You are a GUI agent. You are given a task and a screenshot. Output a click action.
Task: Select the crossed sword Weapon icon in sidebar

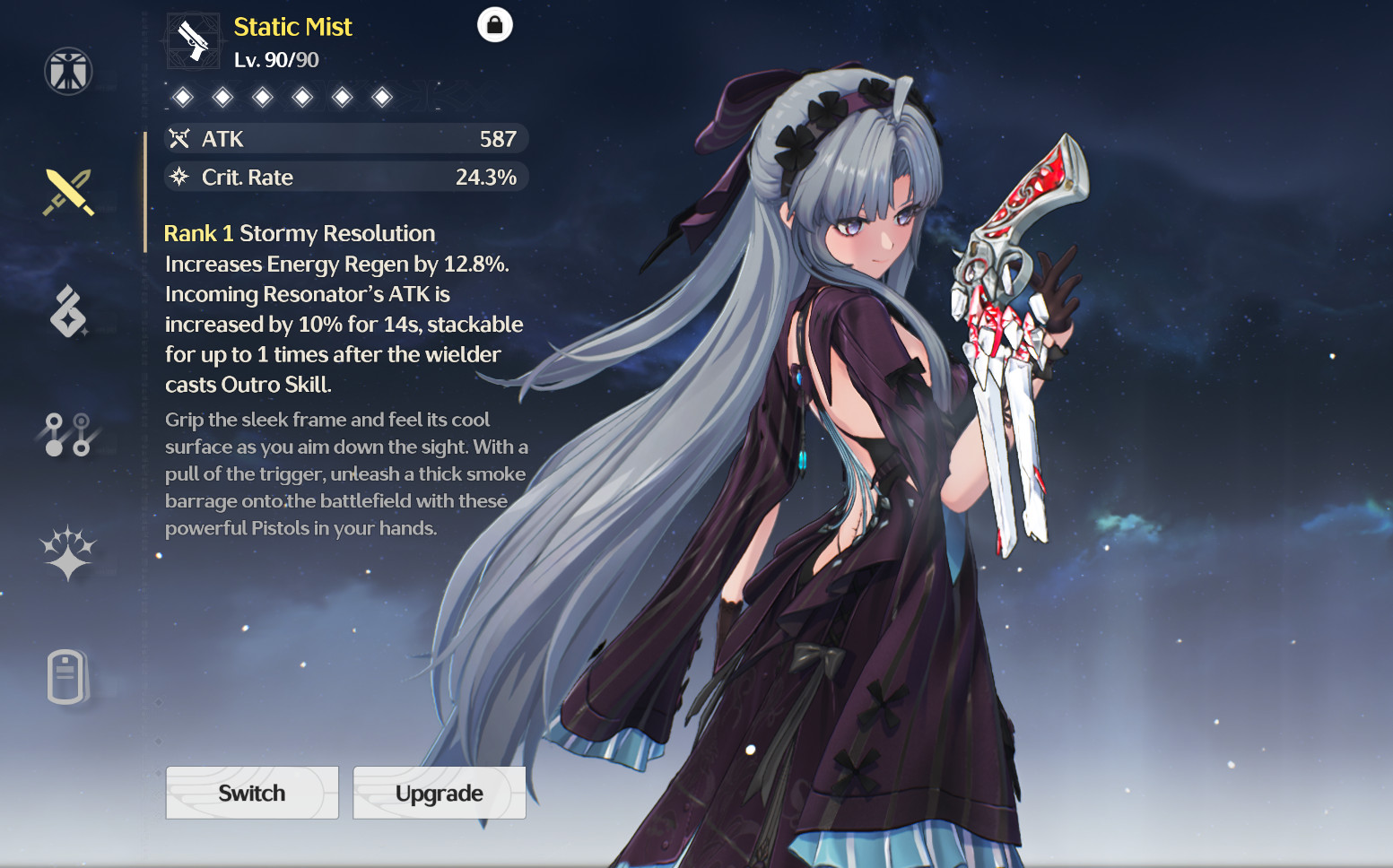(67, 191)
